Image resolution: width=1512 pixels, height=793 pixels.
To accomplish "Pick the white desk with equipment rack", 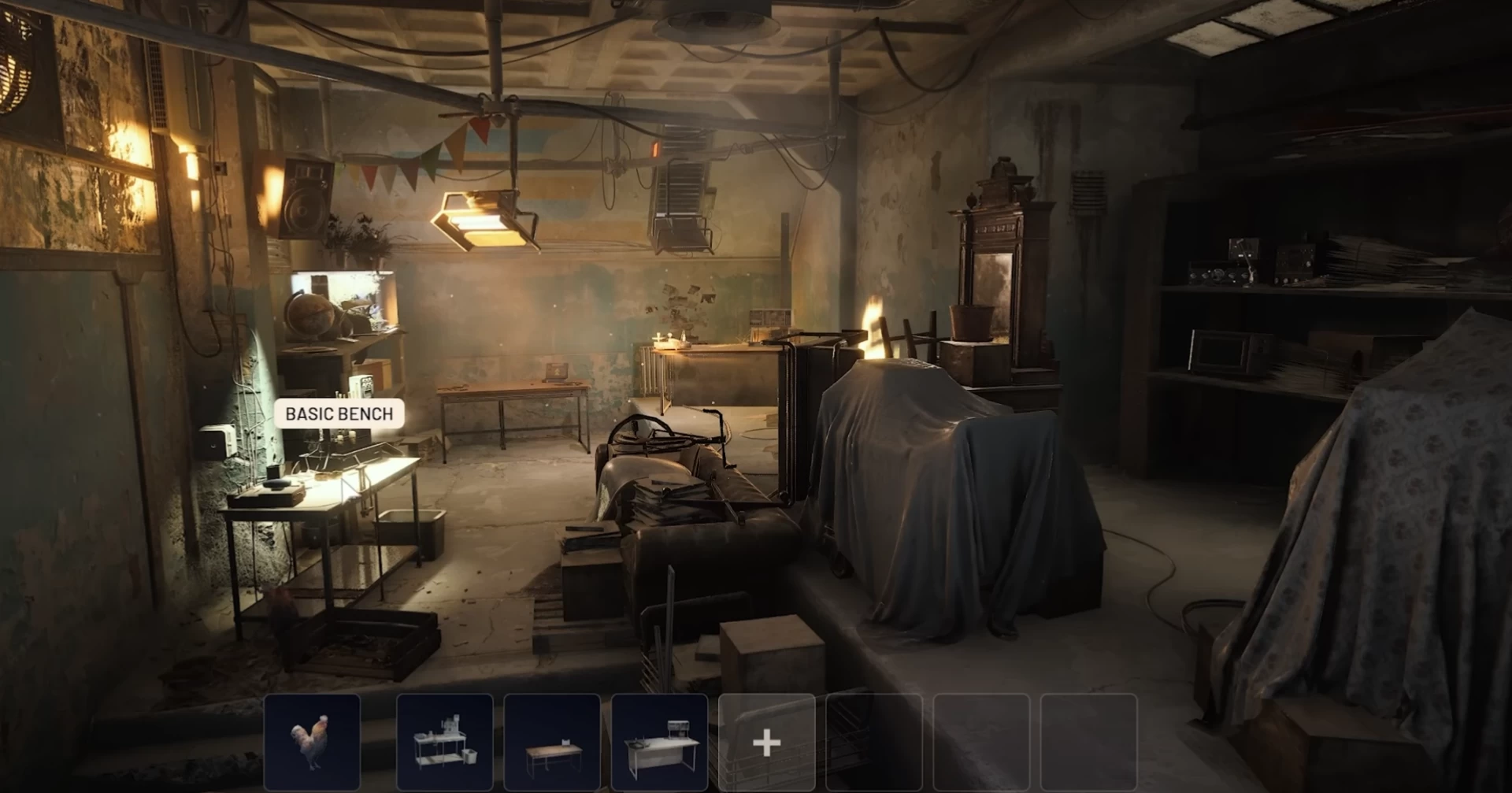I will 660,742.
